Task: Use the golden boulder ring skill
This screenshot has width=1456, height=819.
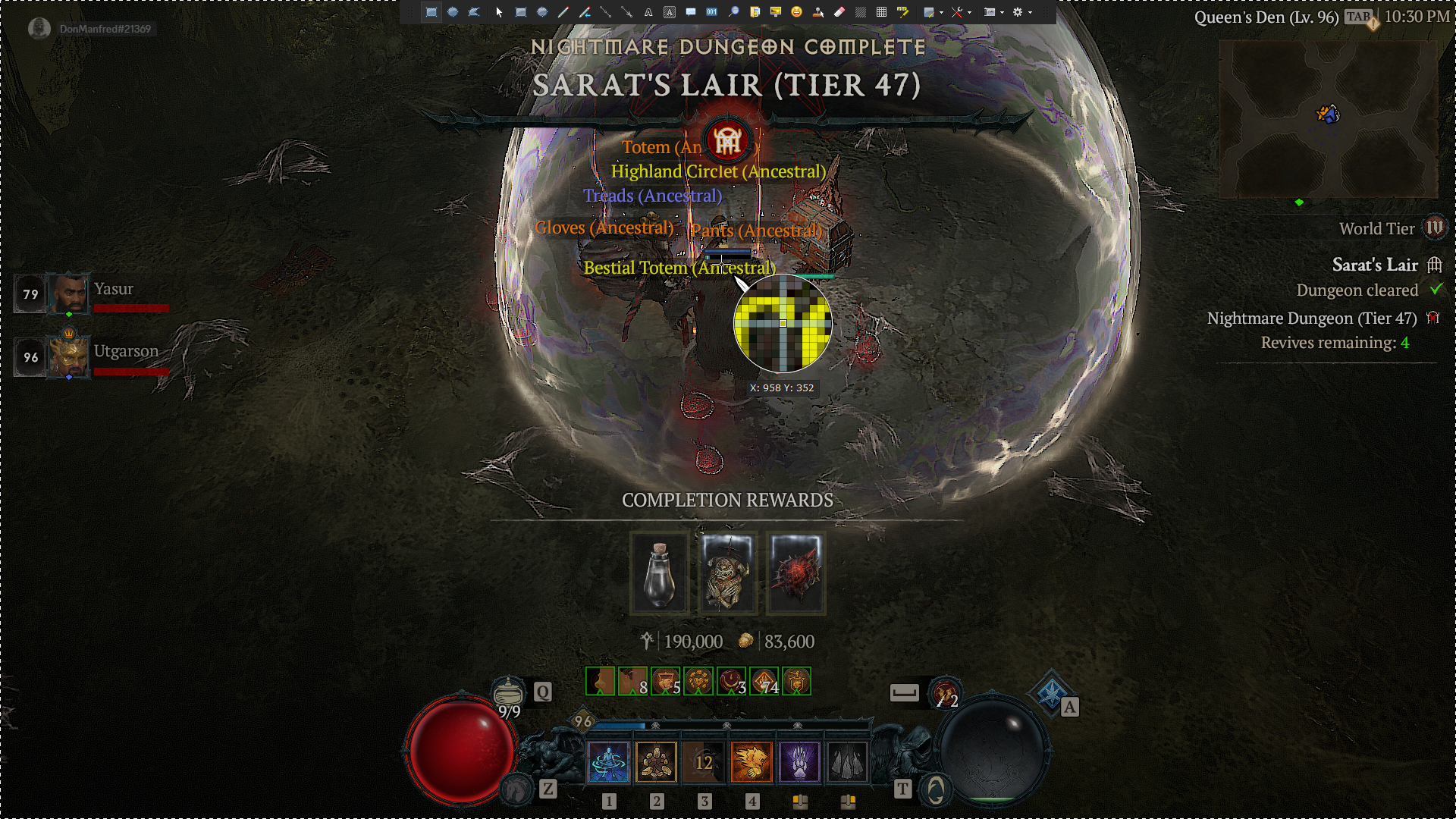Action: 656,761
